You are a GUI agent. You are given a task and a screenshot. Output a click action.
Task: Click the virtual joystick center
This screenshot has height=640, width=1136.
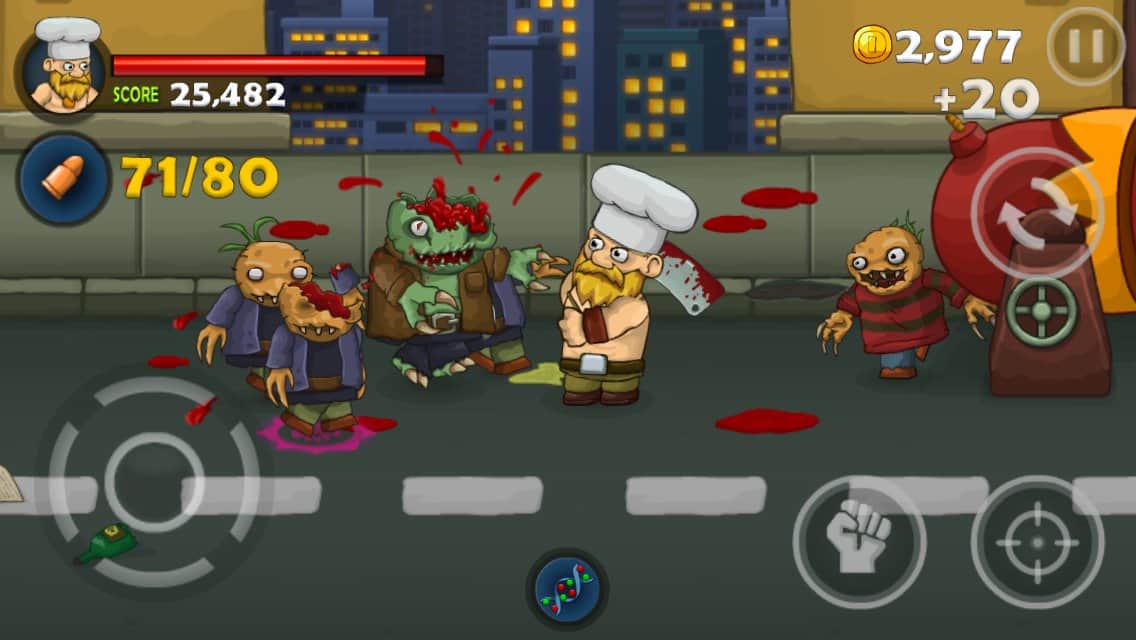click(154, 481)
